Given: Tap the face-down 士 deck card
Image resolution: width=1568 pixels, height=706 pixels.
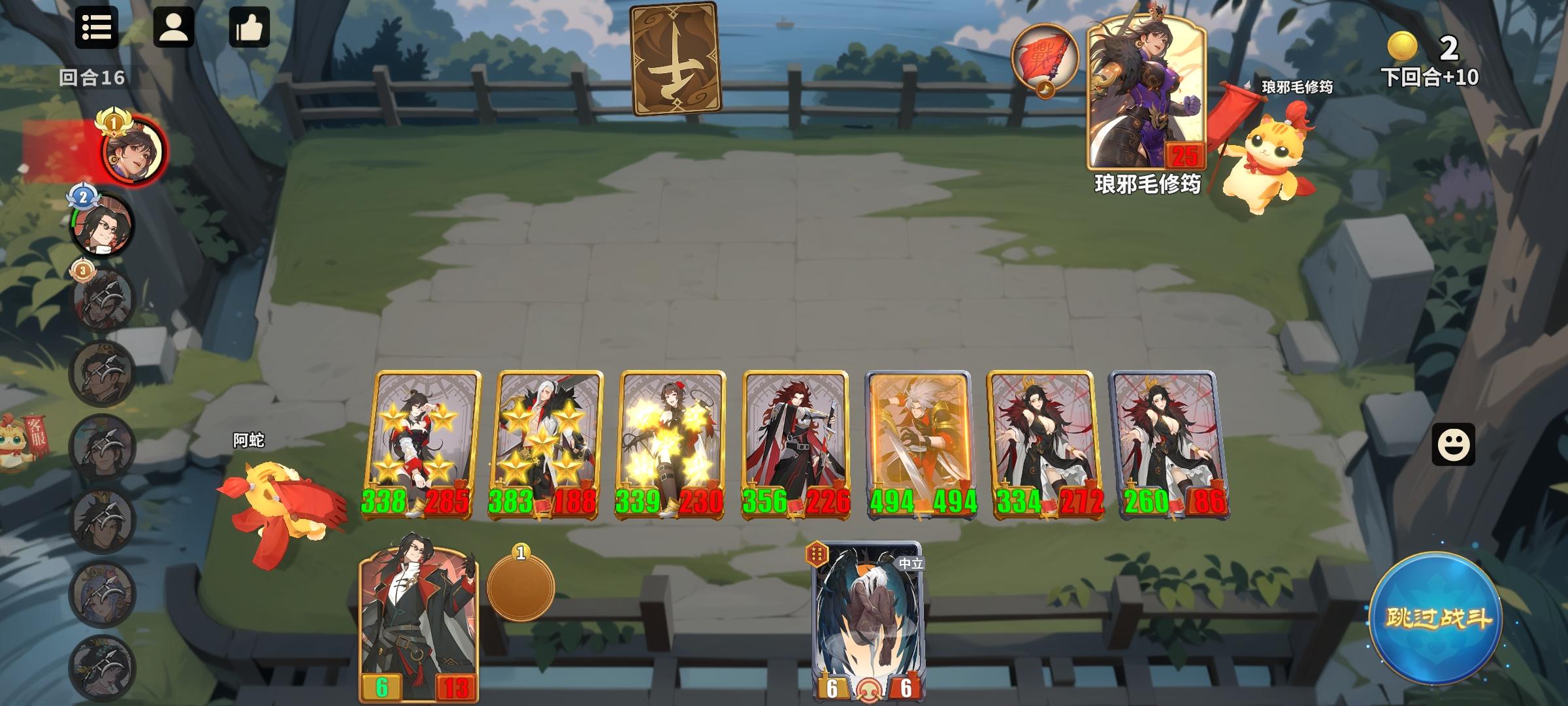Looking at the screenshot, I should [x=677, y=58].
